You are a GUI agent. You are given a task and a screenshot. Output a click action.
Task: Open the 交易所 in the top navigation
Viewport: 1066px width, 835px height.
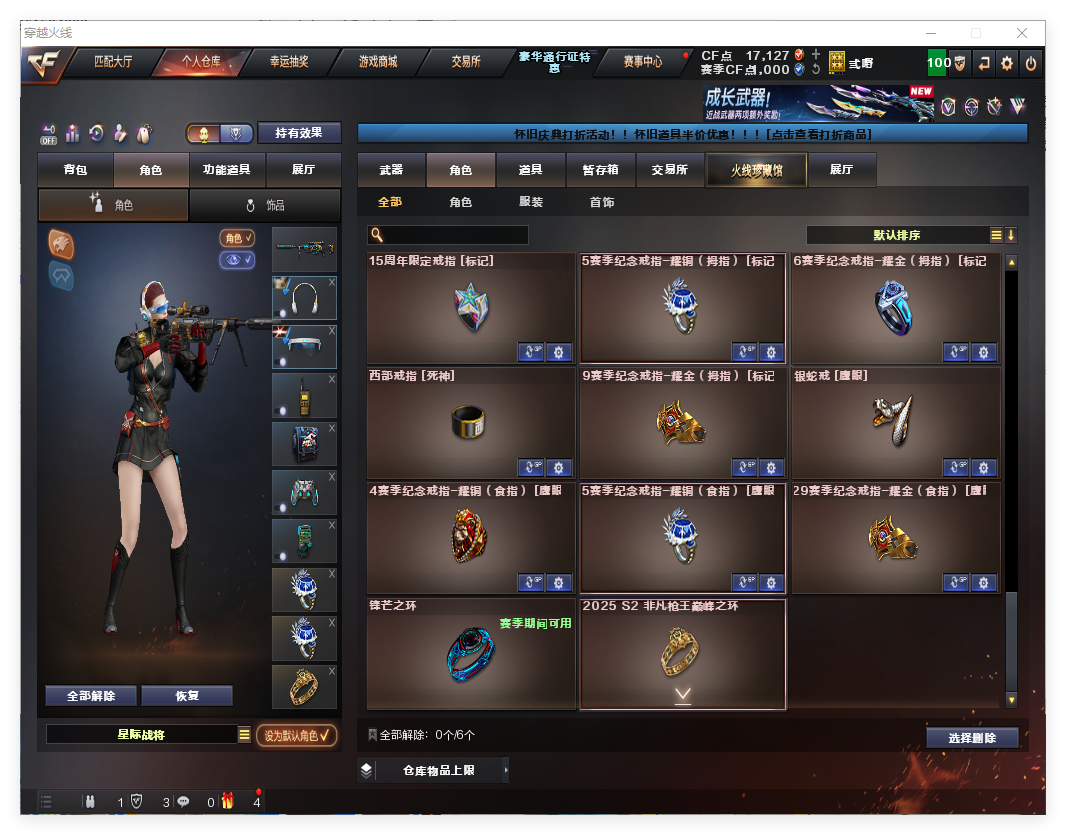(466, 62)
